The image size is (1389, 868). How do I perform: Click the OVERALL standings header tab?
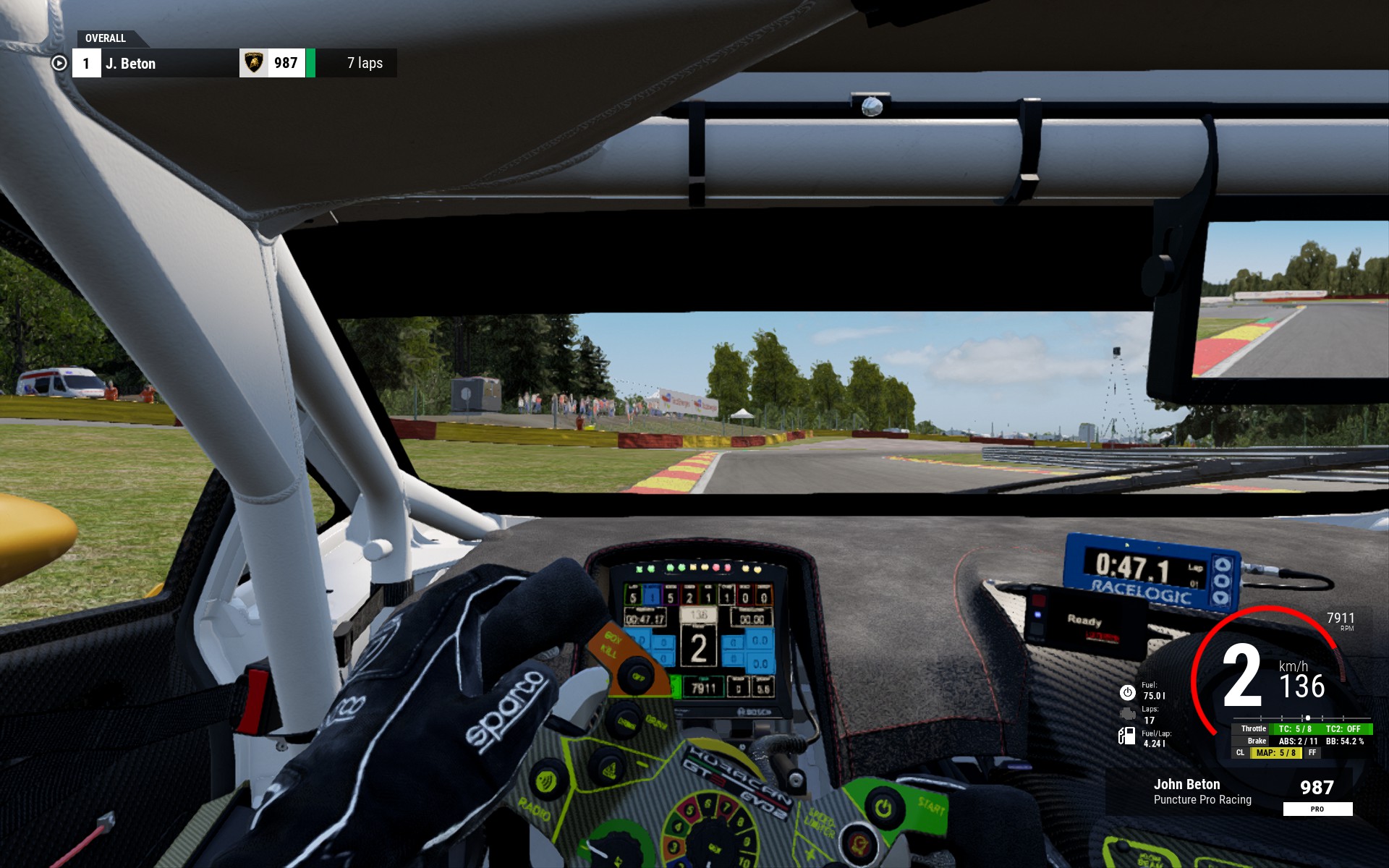[106, 38]
